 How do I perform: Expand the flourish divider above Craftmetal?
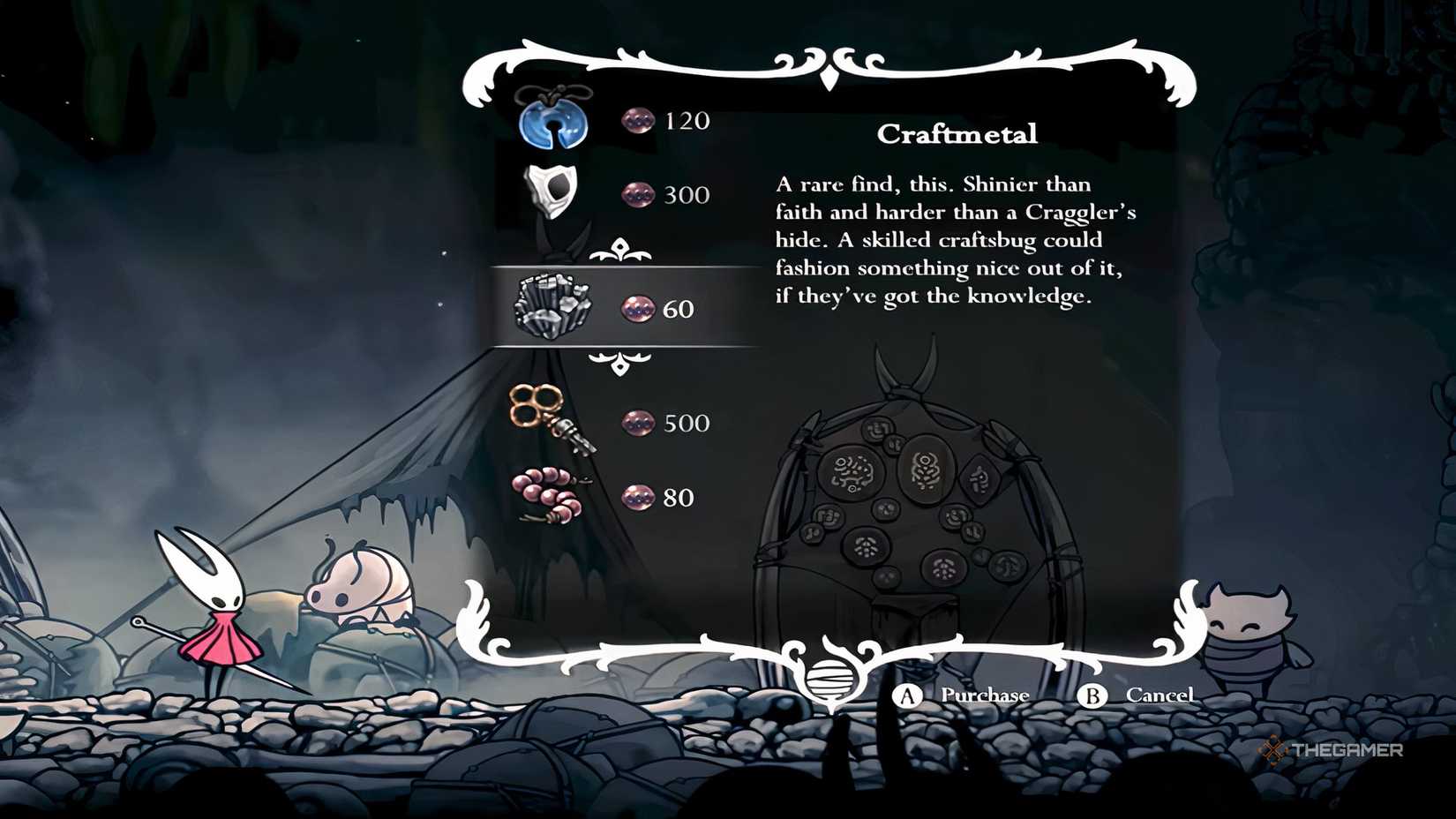(x=622, y=250)
